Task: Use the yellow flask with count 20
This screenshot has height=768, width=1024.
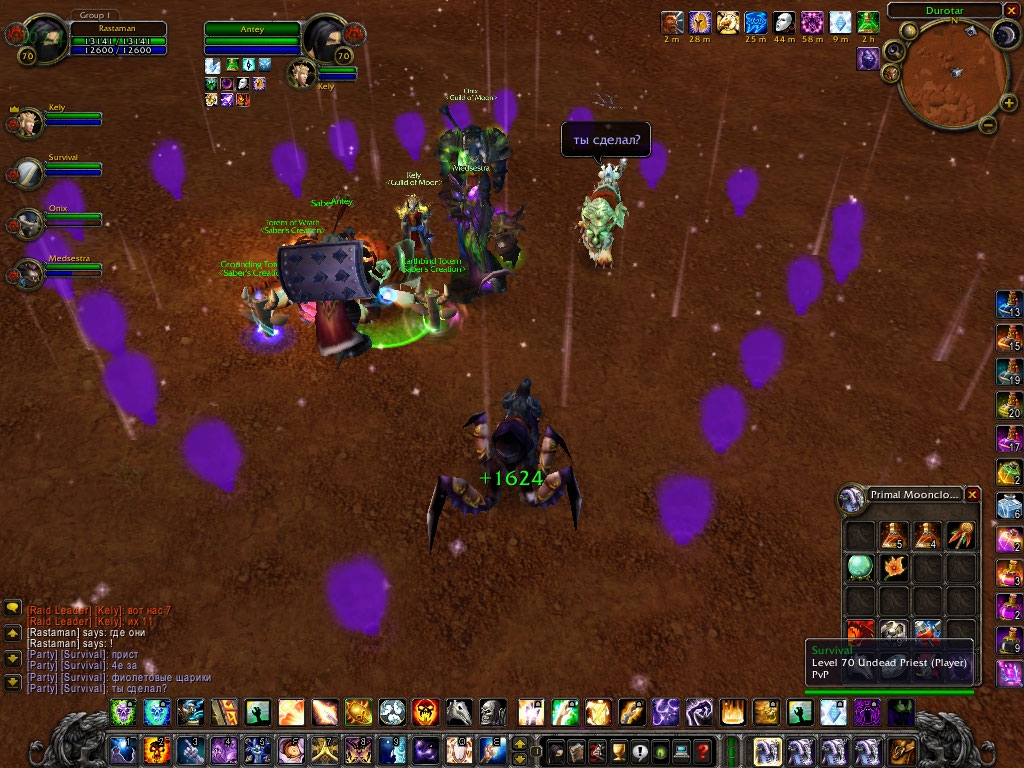Action: coord(1008,405)
